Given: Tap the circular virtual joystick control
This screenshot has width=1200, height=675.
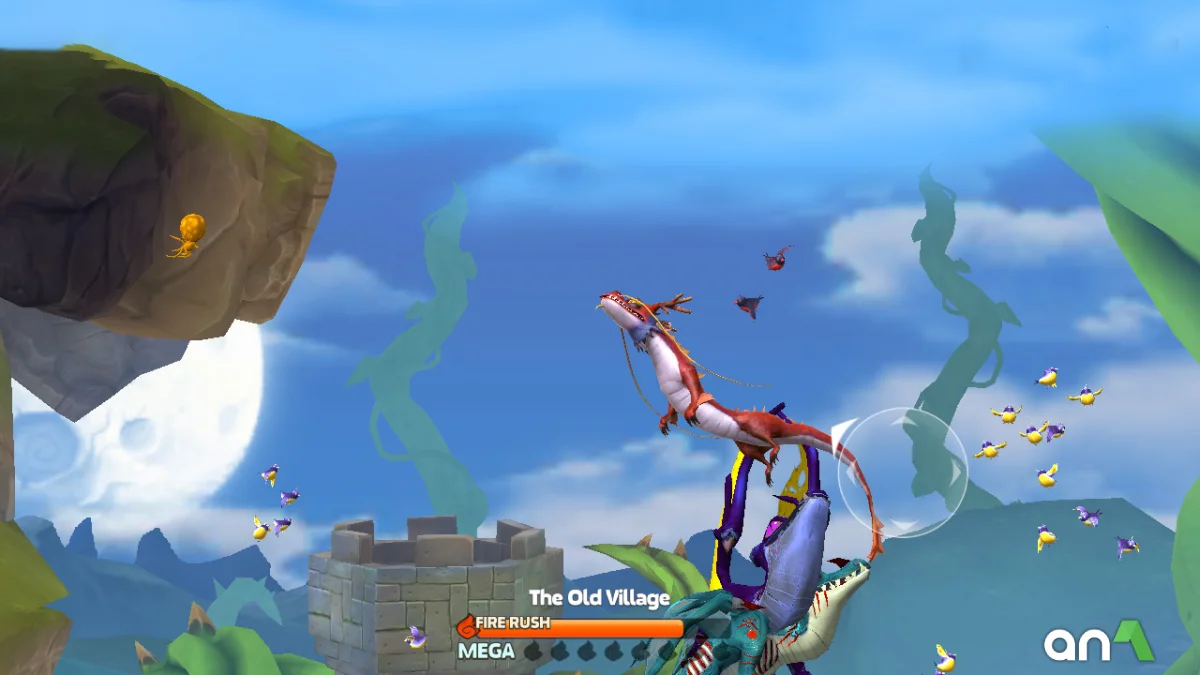Looking at the screenshot, I should coord(902,472).
